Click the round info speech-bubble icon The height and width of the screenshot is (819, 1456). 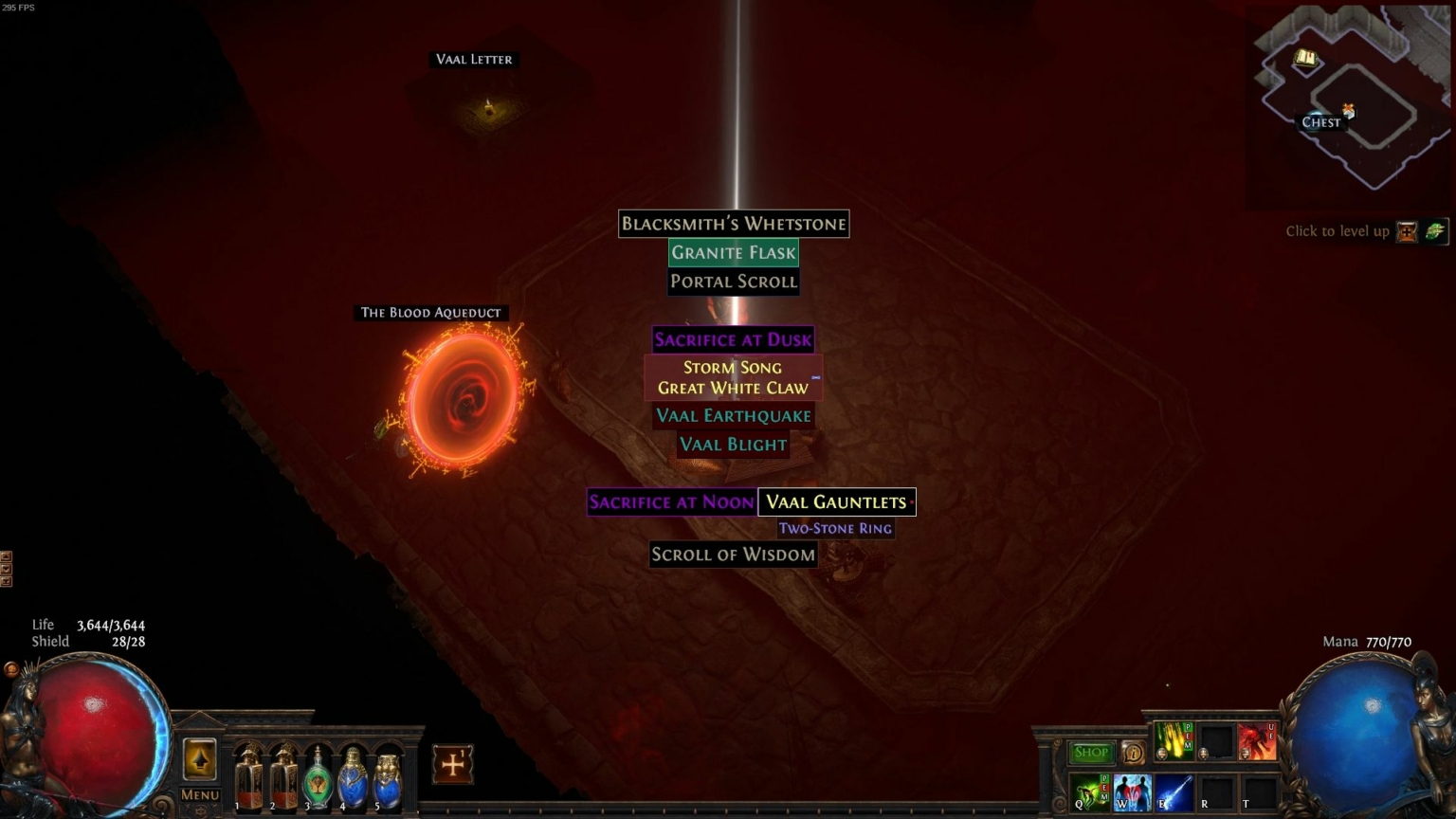(1133, 753)
